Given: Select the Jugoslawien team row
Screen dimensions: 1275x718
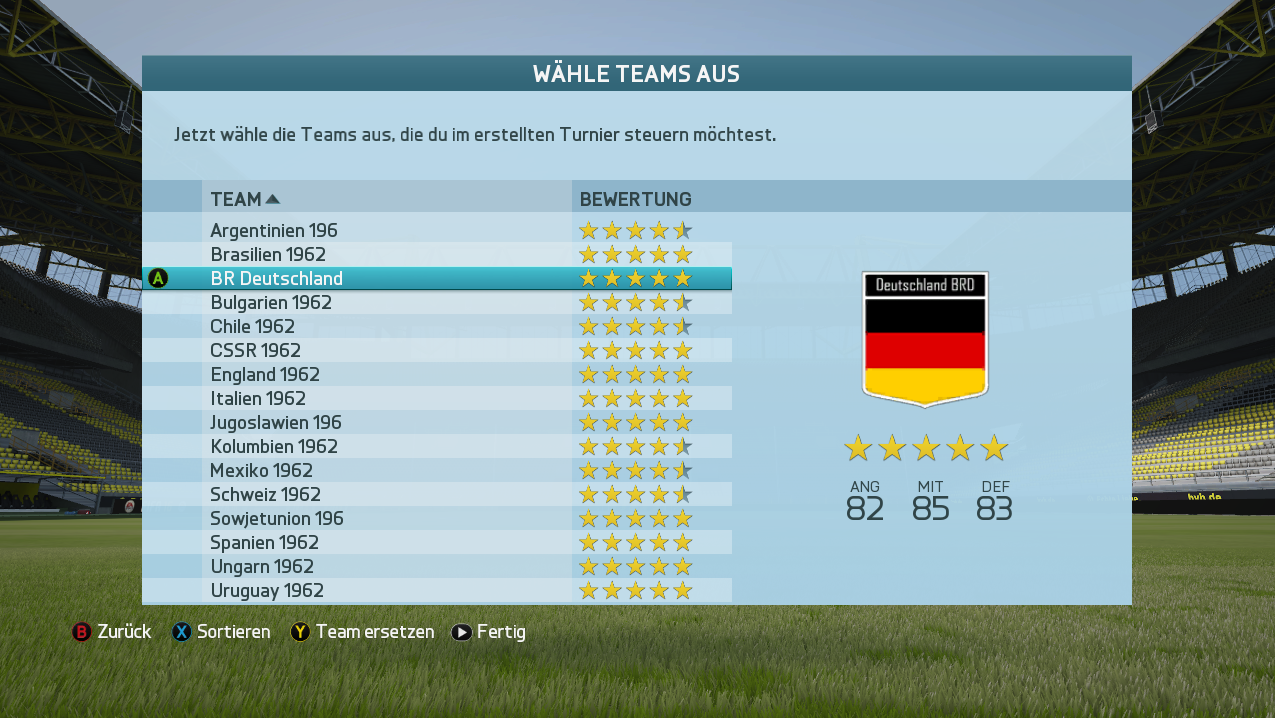Looking at the screenshot, I should [x=276, y=423].
